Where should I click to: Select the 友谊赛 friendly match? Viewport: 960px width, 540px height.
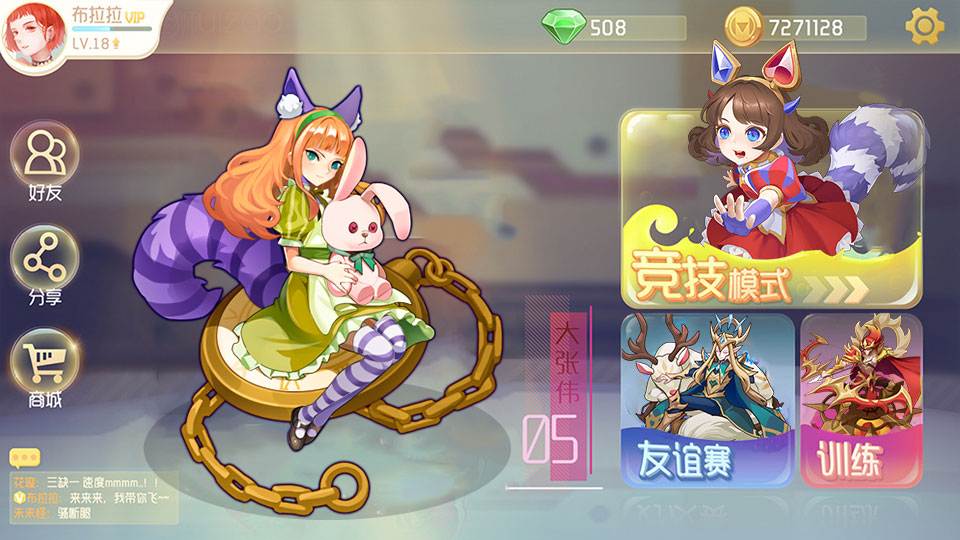(x=708, y=401)
